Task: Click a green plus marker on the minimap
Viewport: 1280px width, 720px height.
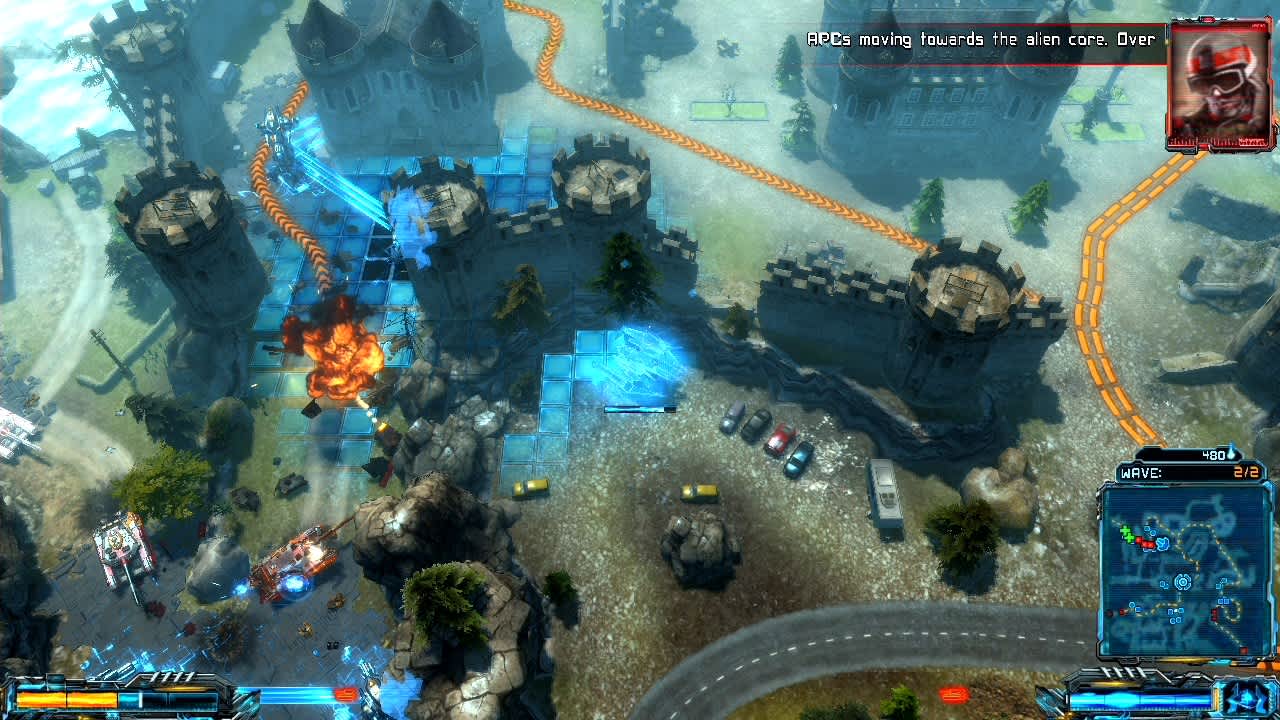Action: coord(1125,531)
